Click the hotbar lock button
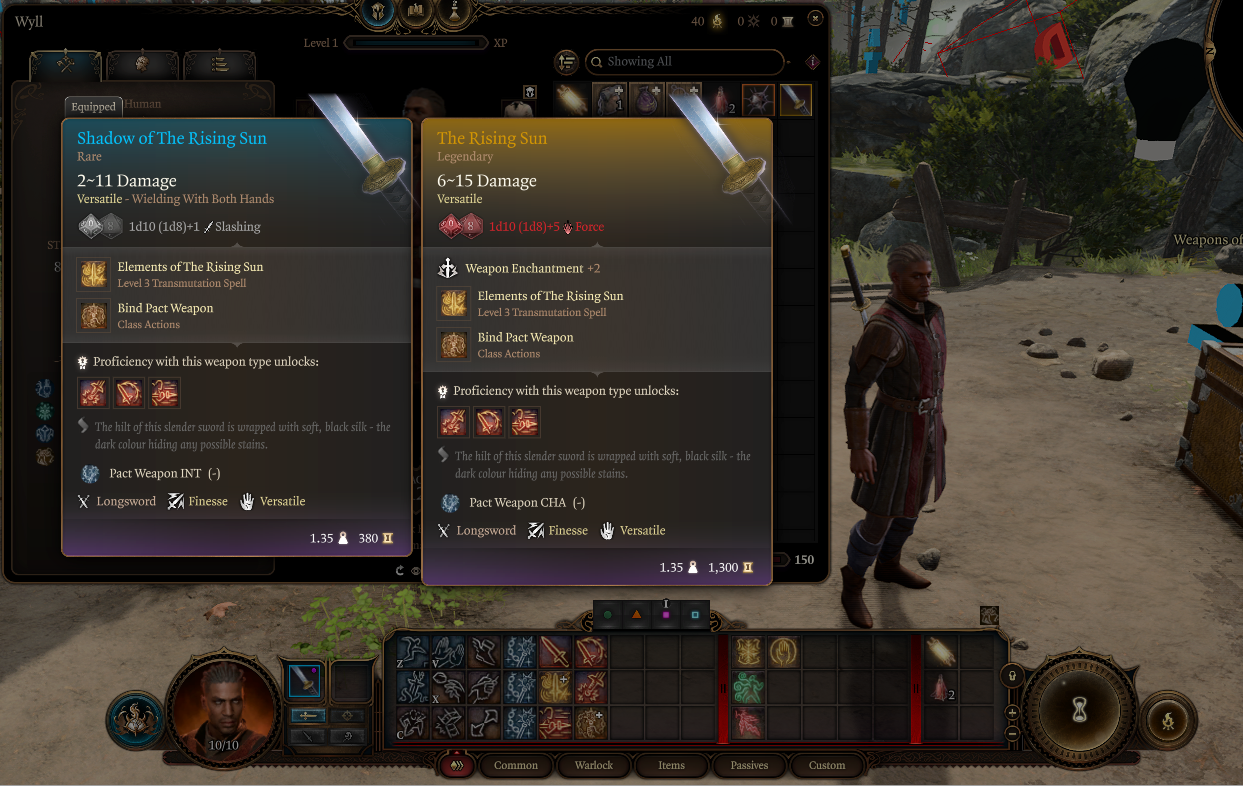This screenshot has width=1243, height=786. click(x=1011, y=675)
